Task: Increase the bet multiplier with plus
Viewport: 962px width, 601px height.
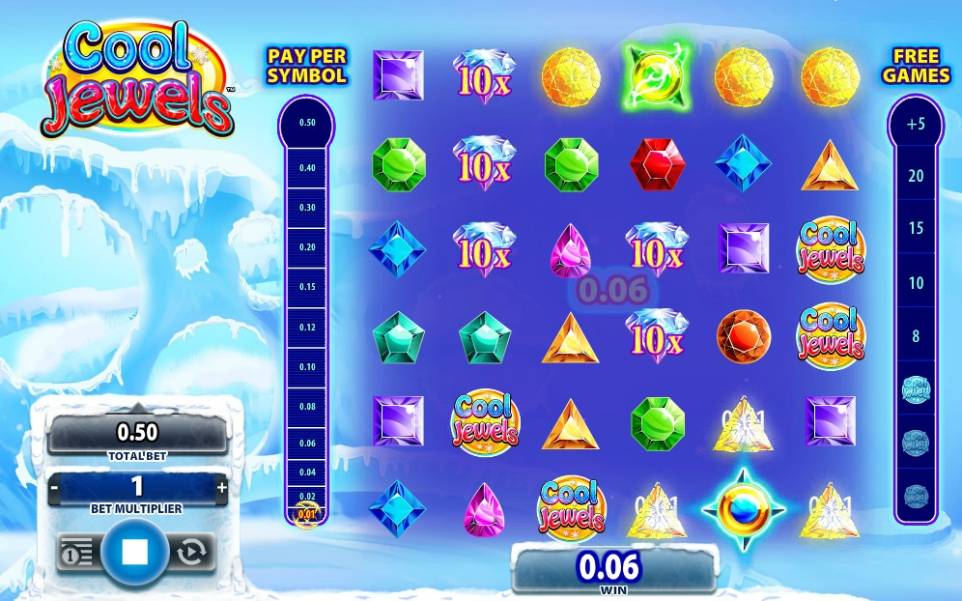Action: point(221,487)
